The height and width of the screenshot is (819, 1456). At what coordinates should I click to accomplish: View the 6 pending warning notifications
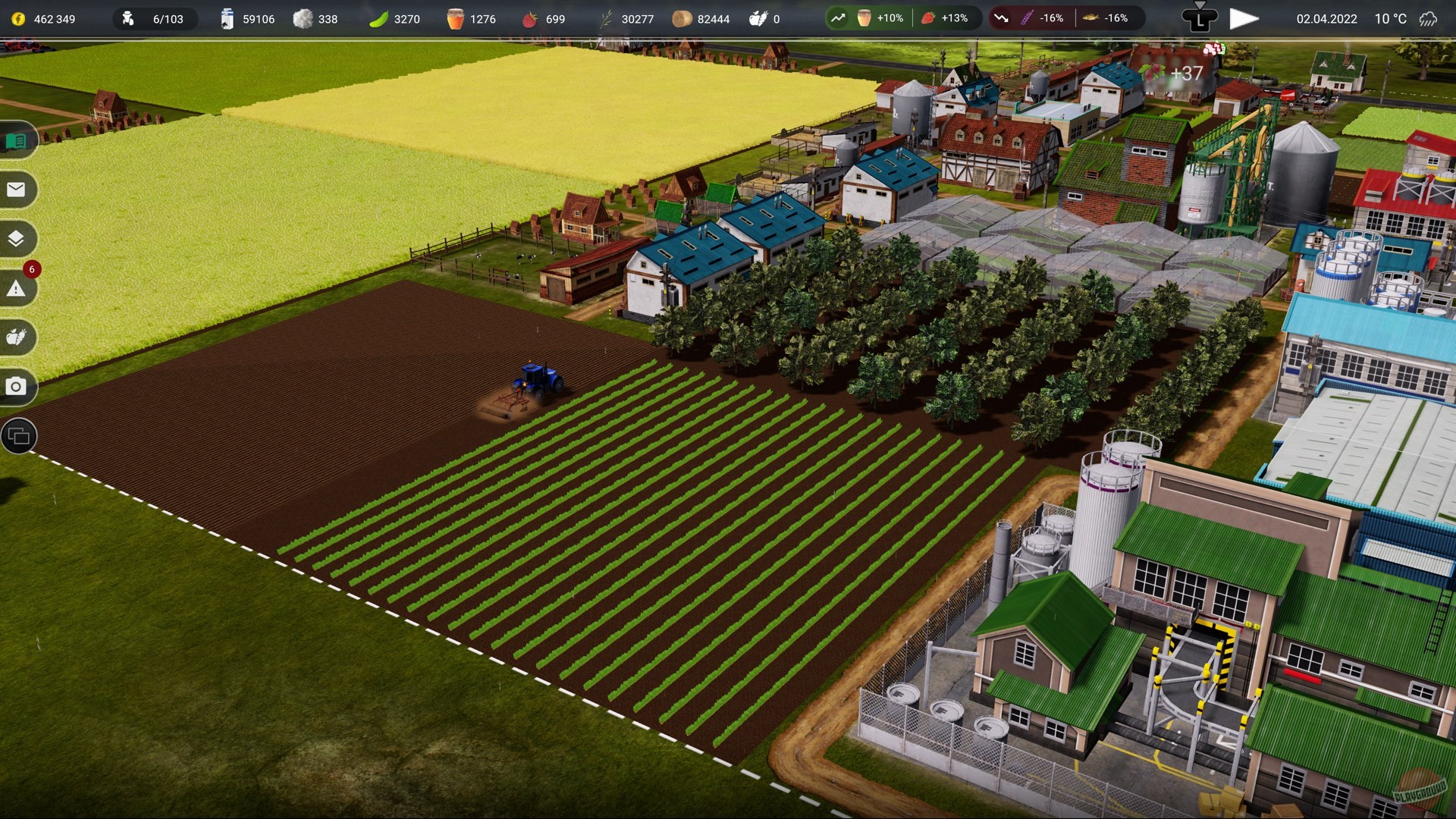[17, 288]
